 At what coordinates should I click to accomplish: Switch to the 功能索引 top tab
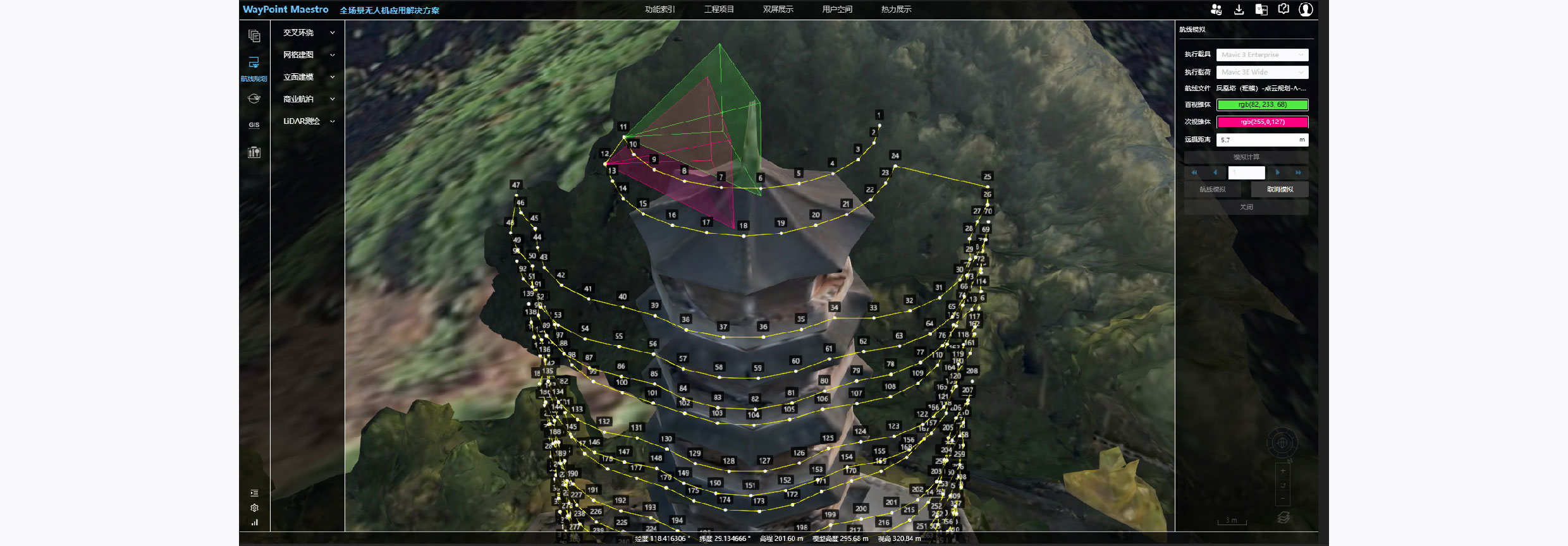[x=659, y=9]
